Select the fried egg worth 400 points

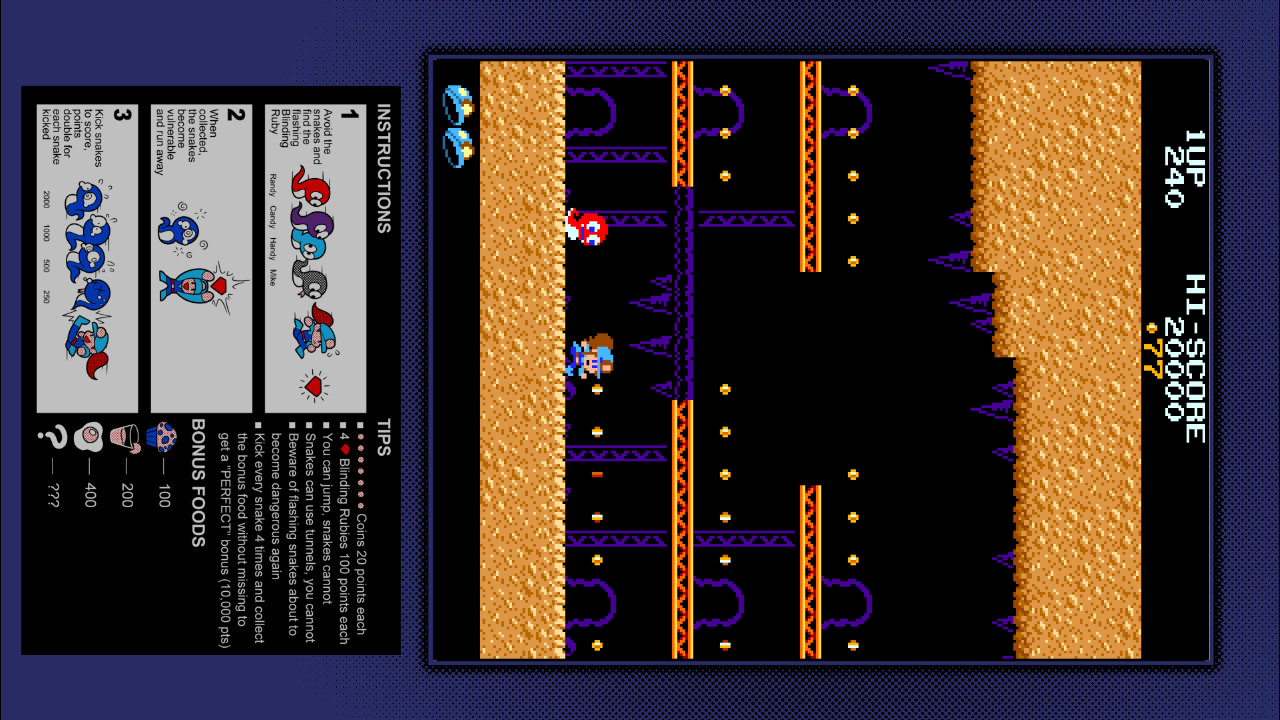click(x=89, y=437)
